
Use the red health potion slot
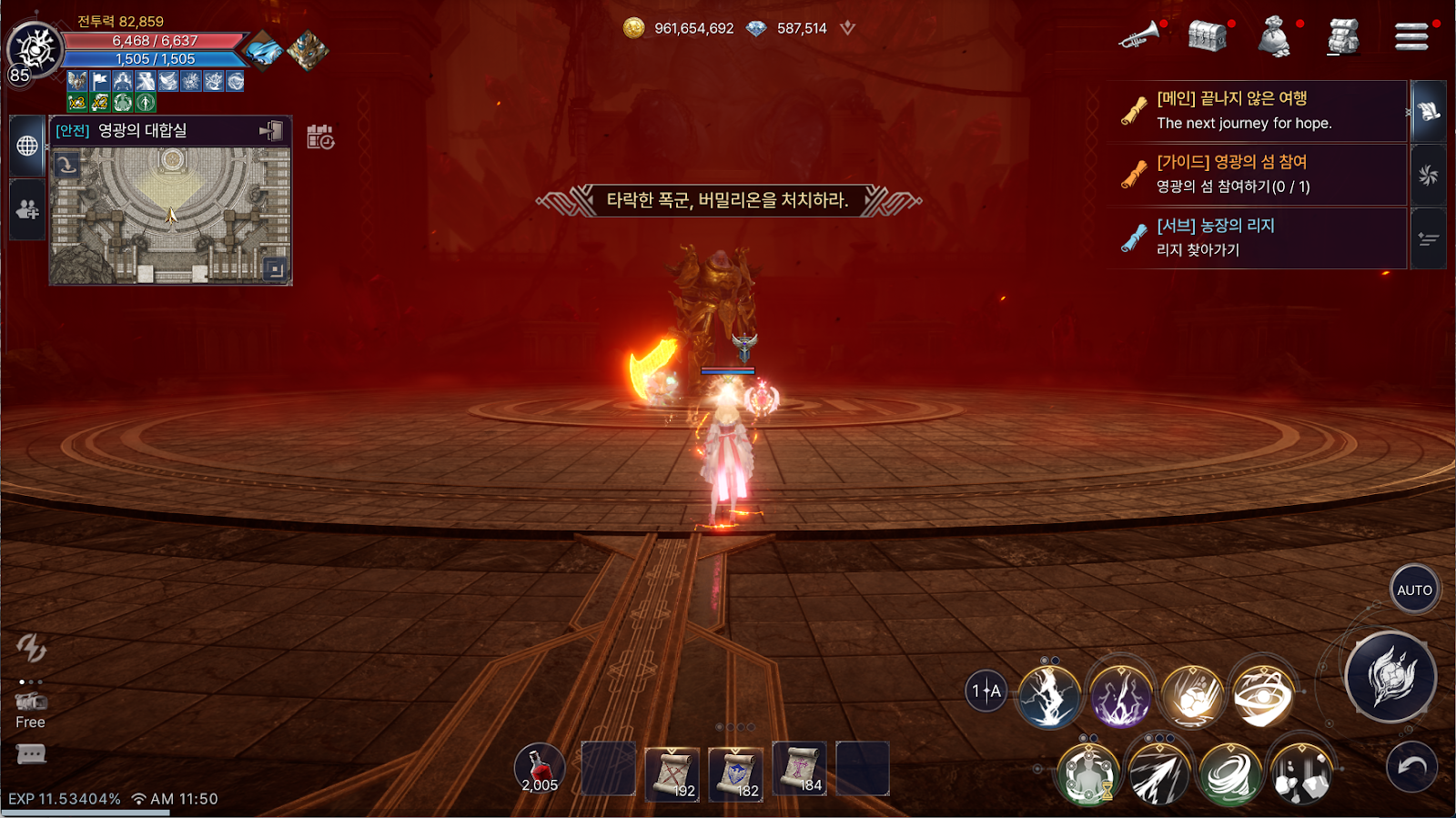(x=540, y=769)
